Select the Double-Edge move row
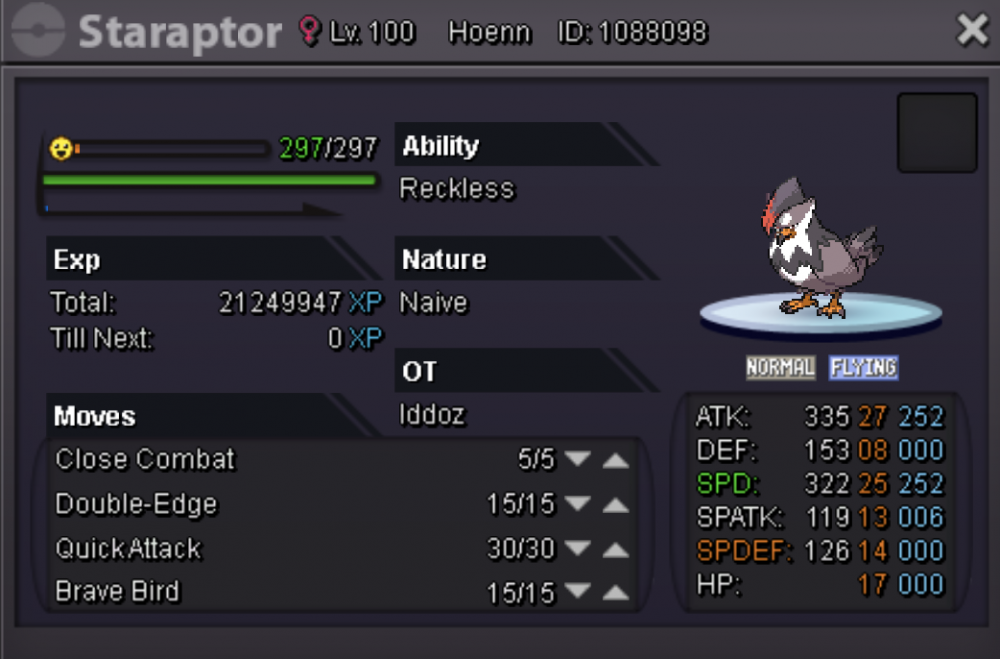The height and width of the screenshot is (659, 1000). pyautogui.click(x=136, y=505)
